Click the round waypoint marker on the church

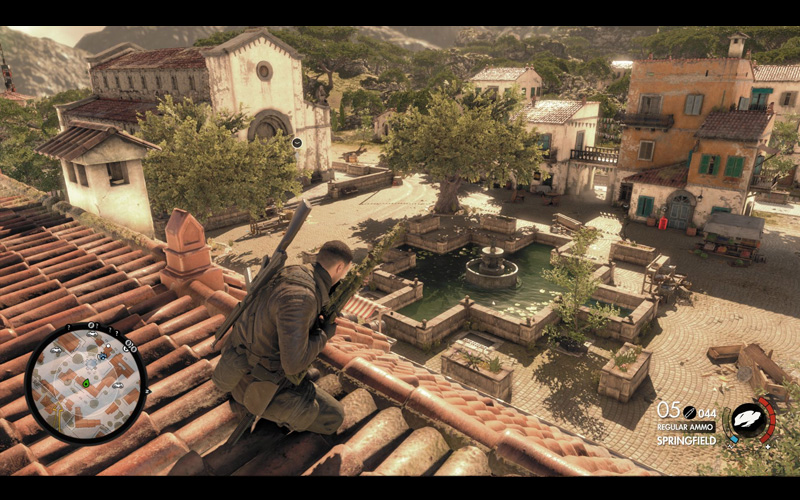point(297,143)
